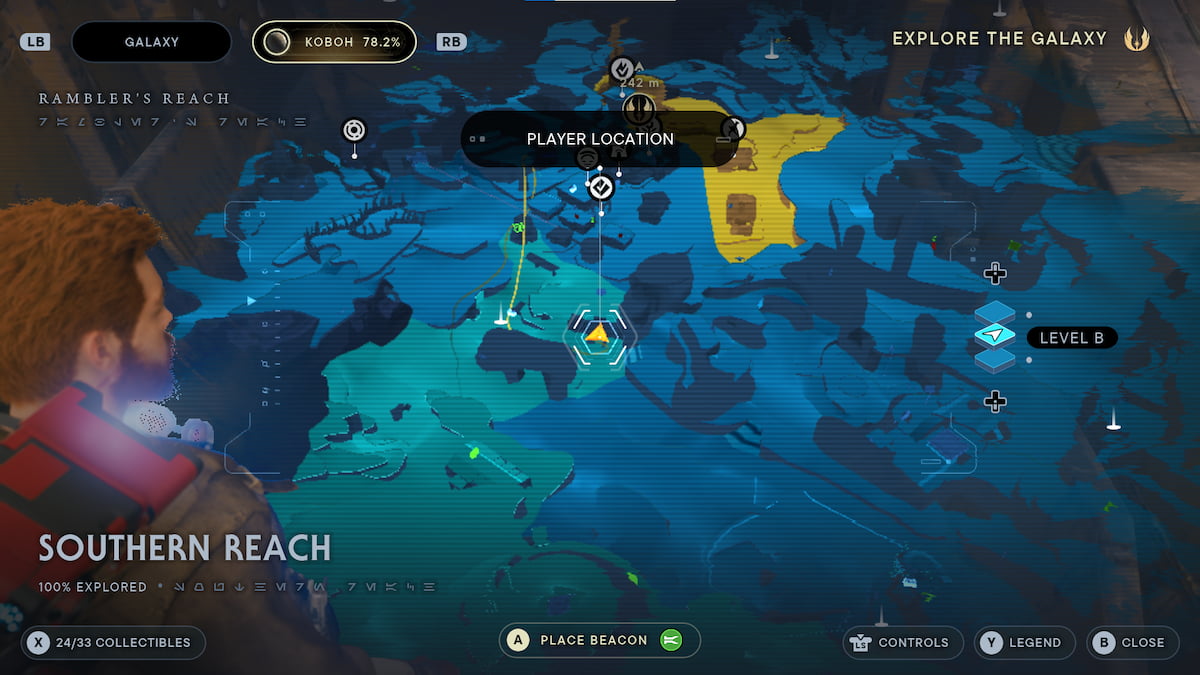This screenshot has width=1200, height=675.
Task: Open the Controls help
Action: click(x=903, y=643)
